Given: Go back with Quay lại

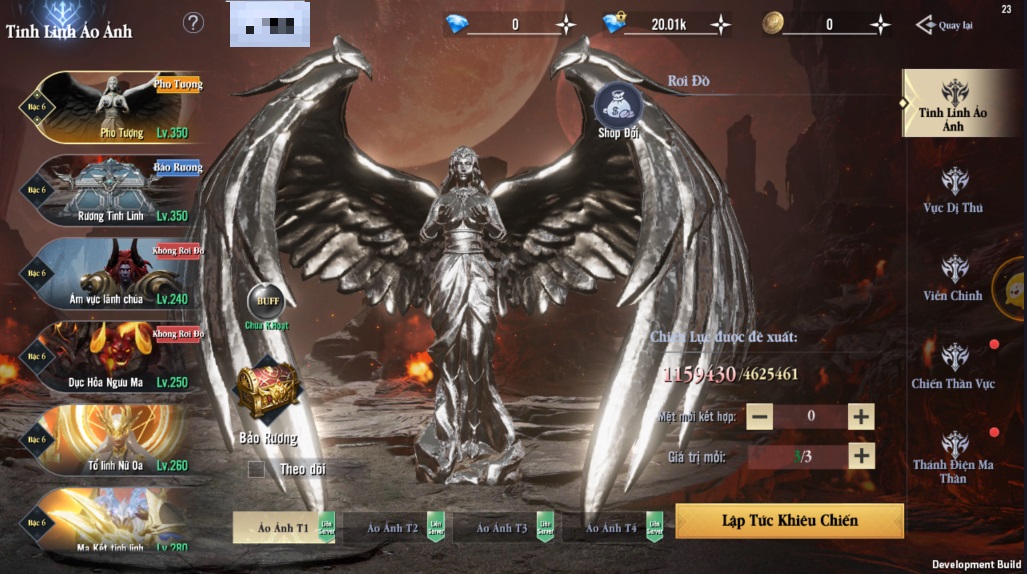Looking at the screenshot, I should [x=946, y=25].
